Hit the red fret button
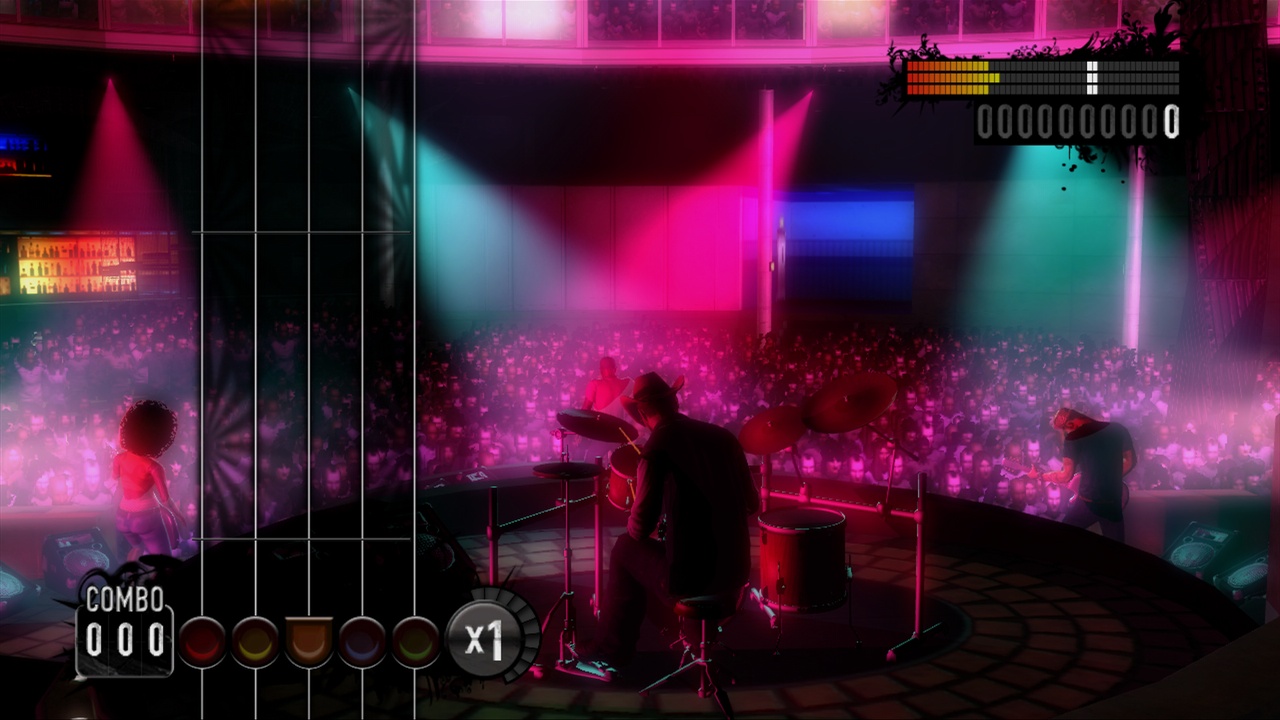The image size is (1280, 720). [x=203, y=641]
